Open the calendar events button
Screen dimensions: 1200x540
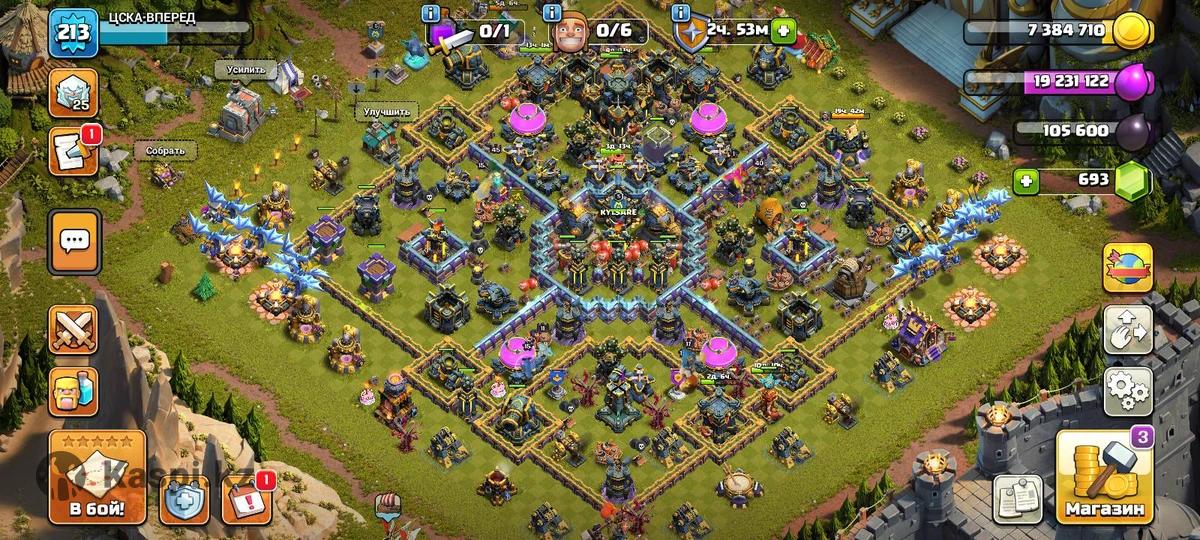pos(245,499)
